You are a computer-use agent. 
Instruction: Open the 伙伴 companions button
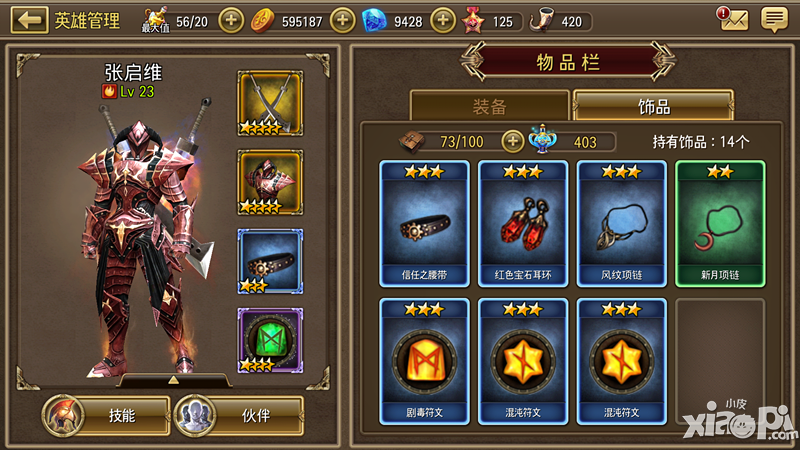tap(239, 415)
